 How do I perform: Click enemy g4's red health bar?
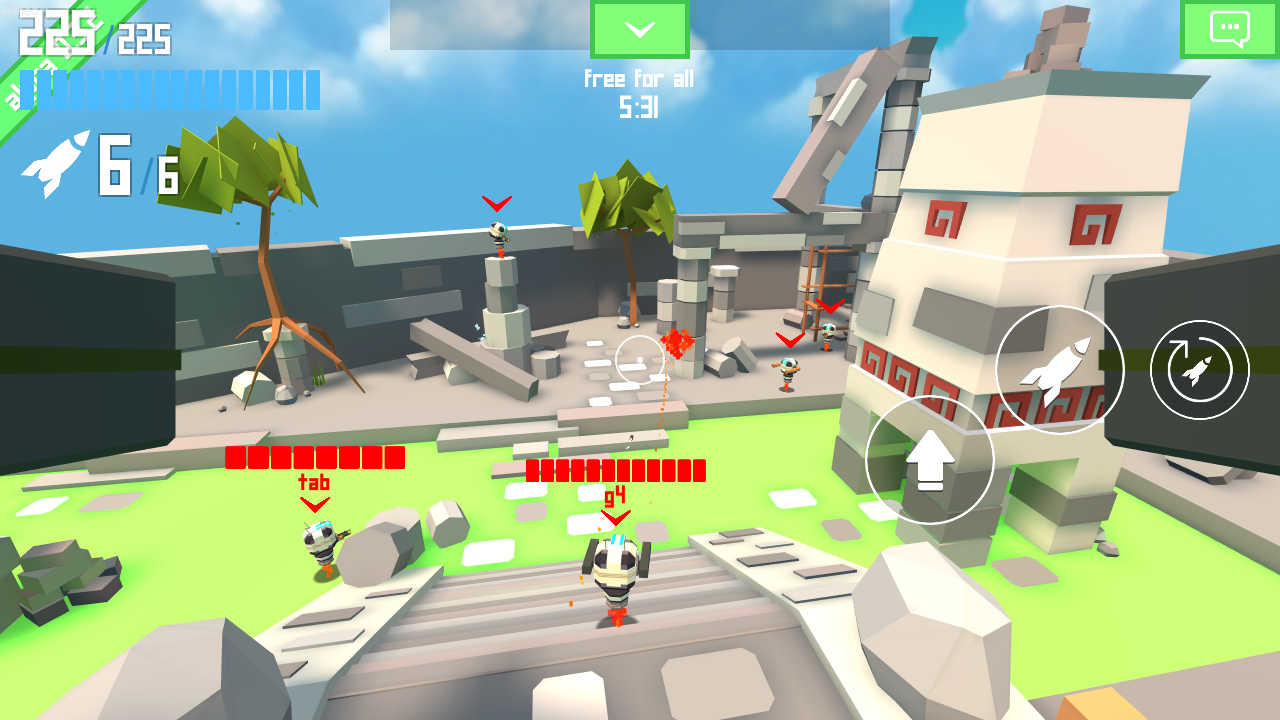(x=616, y=469)
